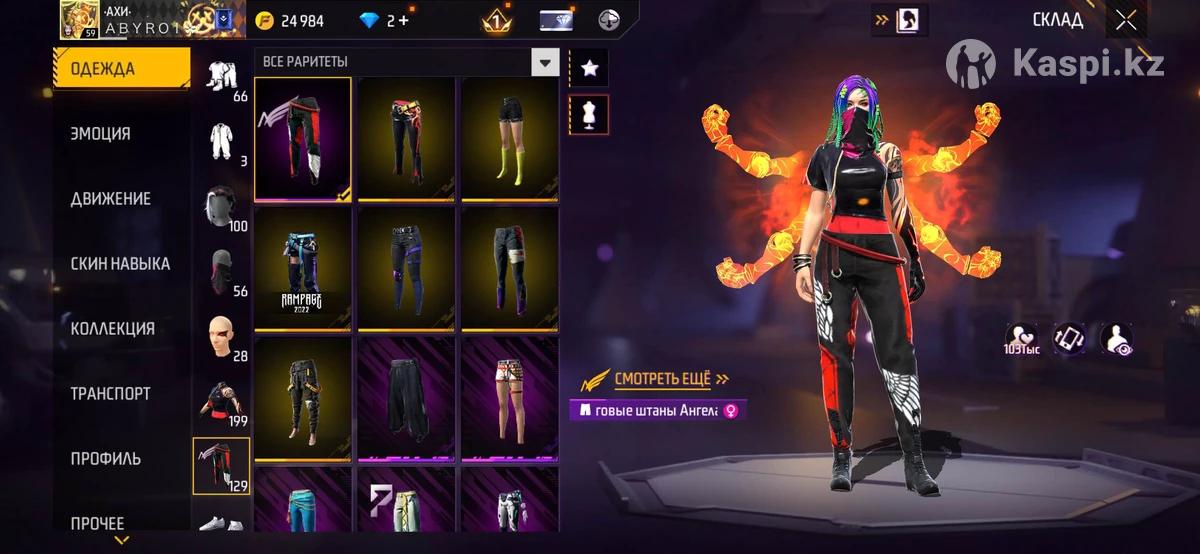Choose the shorts with yellow socks item
Image resolution: width=1200 pixels, height=554 pixels.
[x=509, y=138]
